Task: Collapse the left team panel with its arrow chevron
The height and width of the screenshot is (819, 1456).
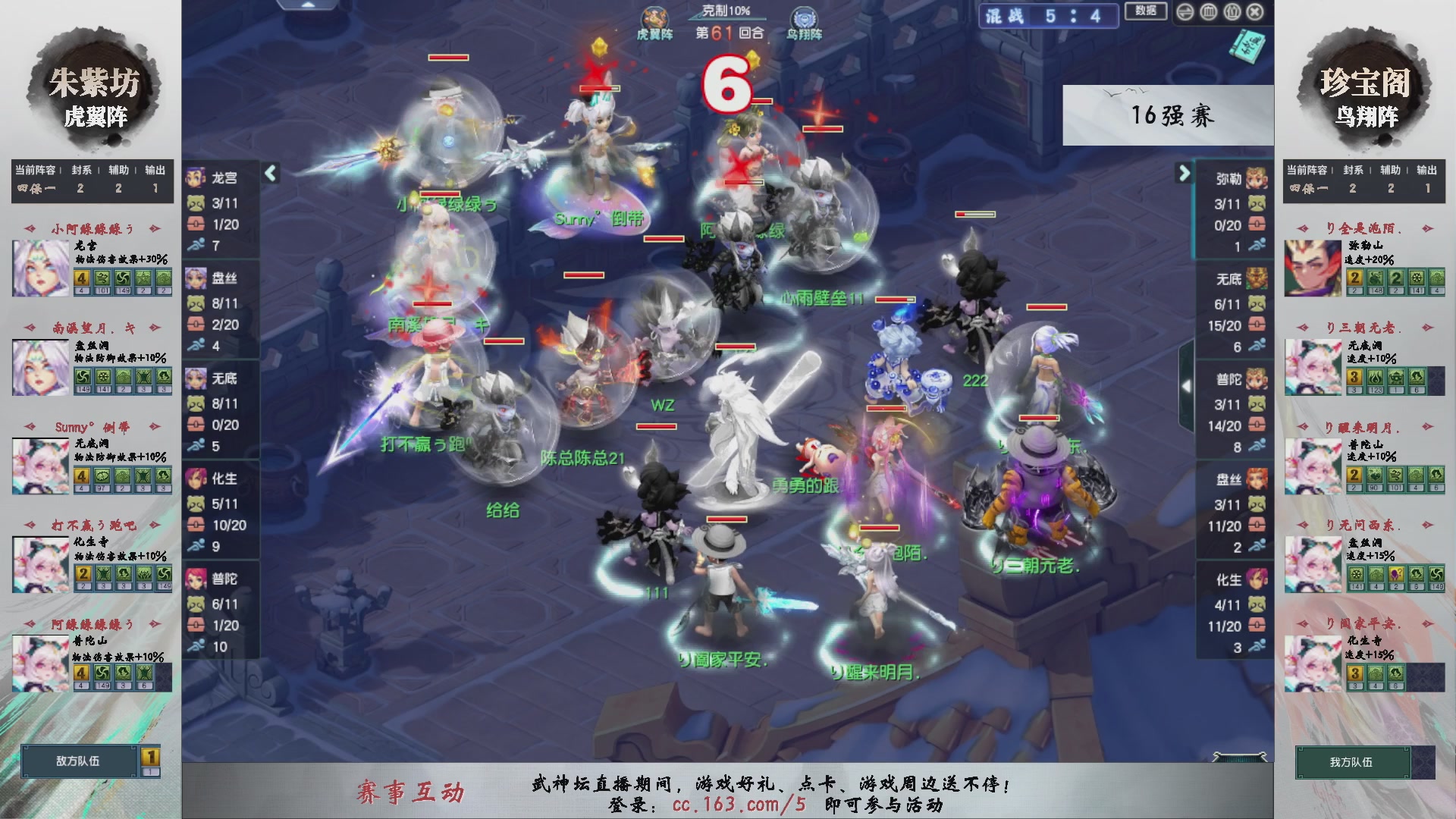Action: coord(270,173)
